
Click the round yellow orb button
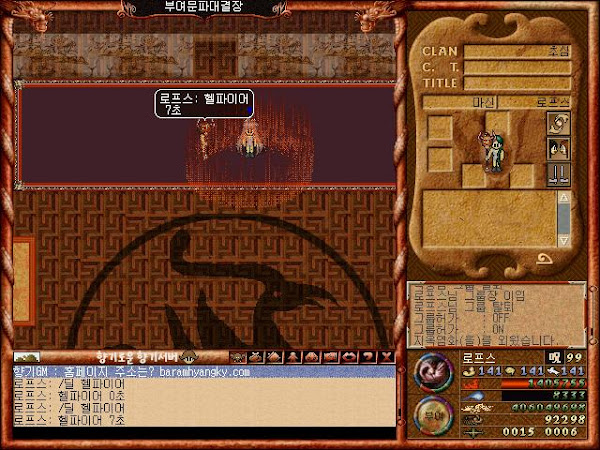coord(433,413)
